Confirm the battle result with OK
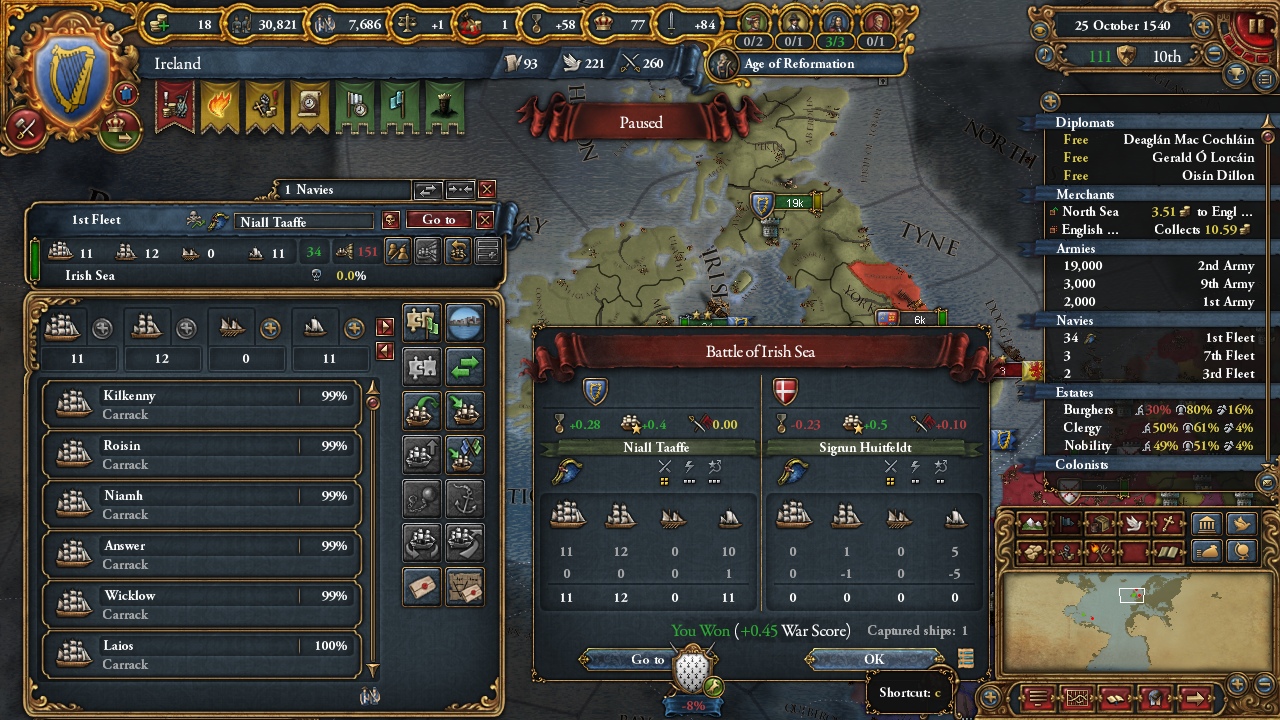 pos(874,659)
